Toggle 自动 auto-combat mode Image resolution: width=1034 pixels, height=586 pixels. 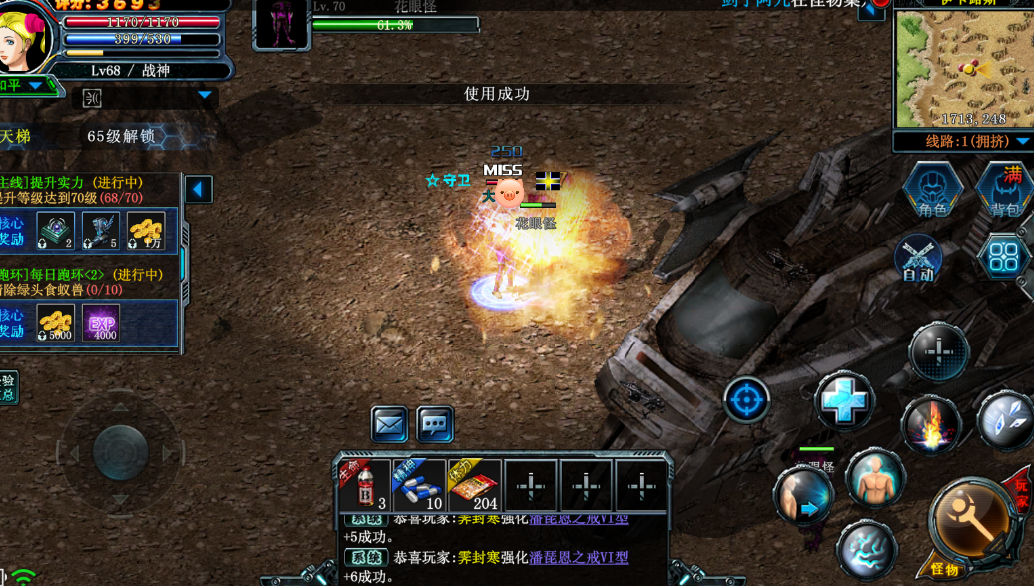[918, 258]
